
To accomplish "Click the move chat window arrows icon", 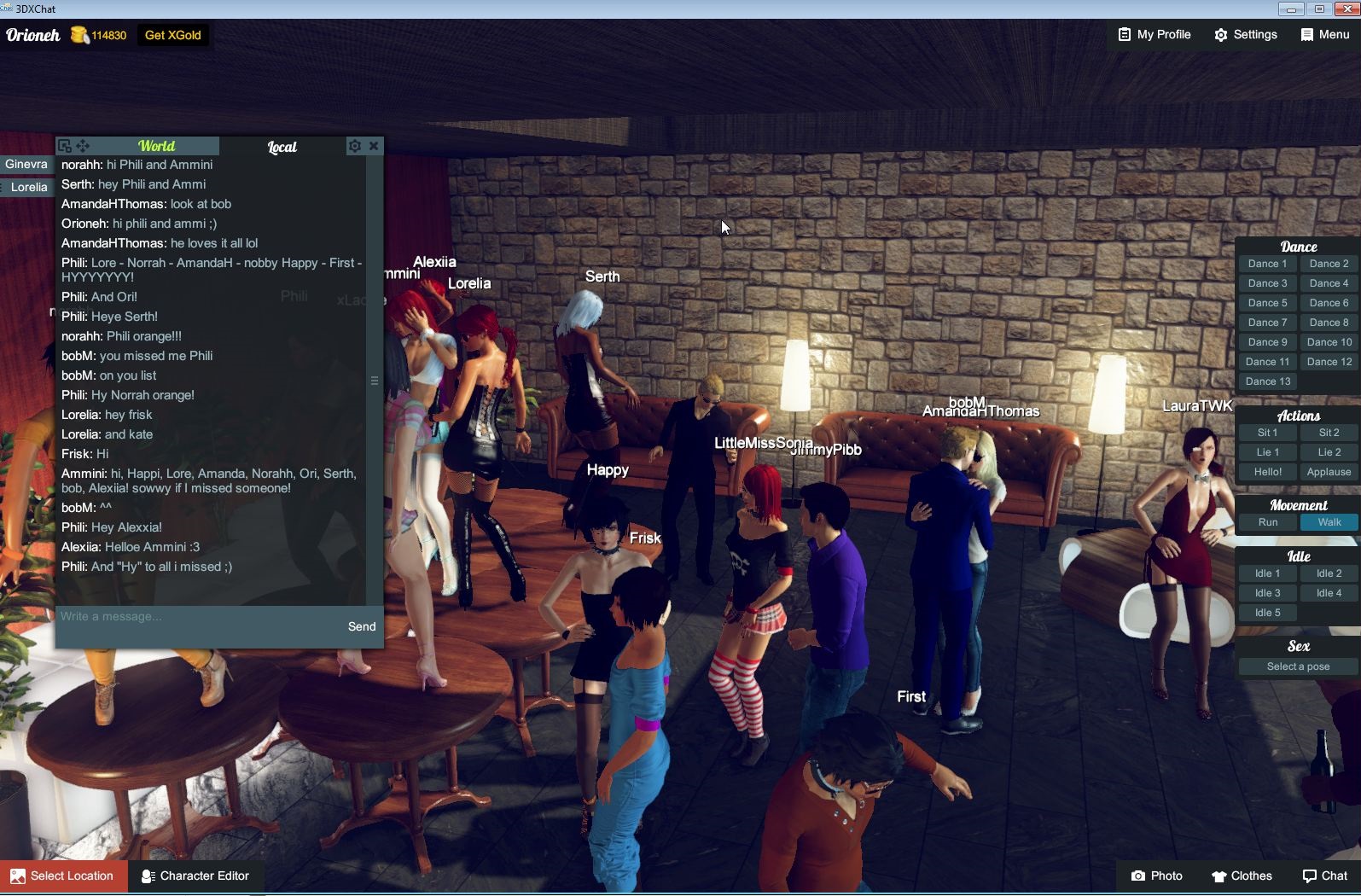I will pos(83,145).
